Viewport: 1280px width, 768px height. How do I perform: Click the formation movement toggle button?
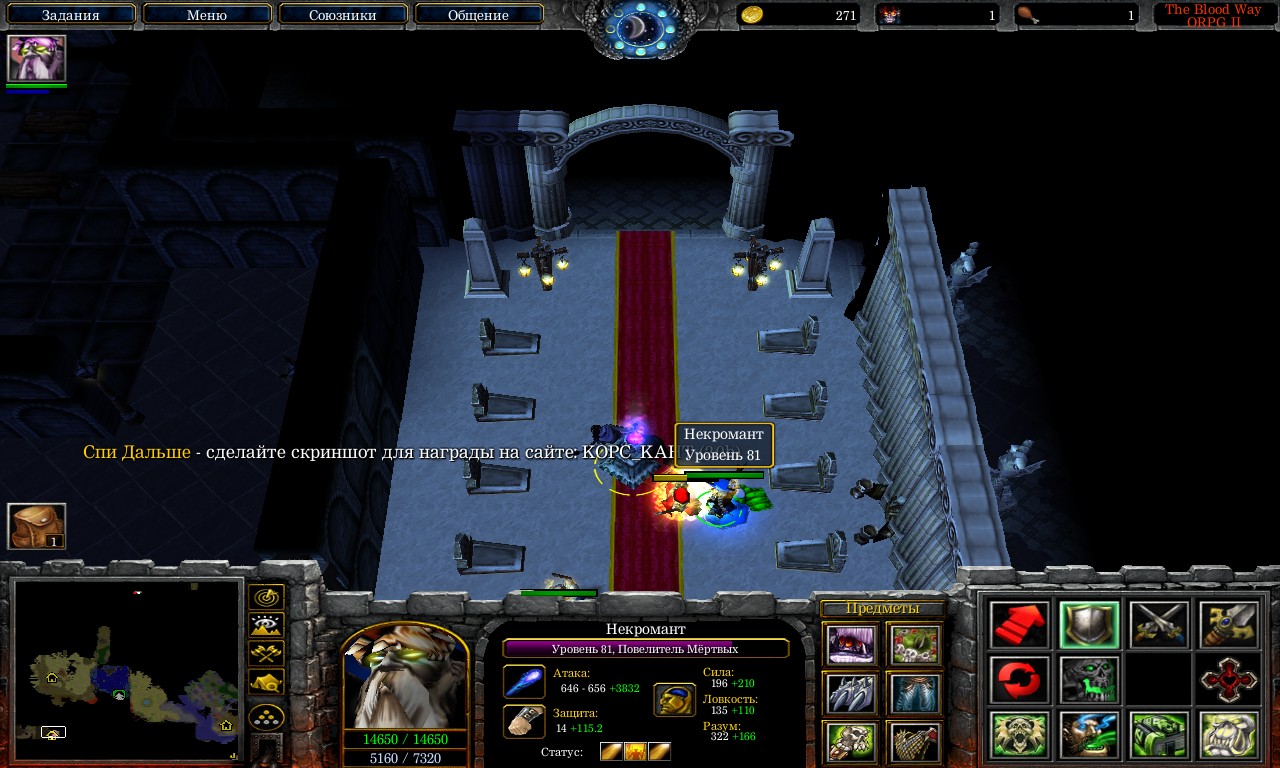pyautogui.click(x=266, y=718)
